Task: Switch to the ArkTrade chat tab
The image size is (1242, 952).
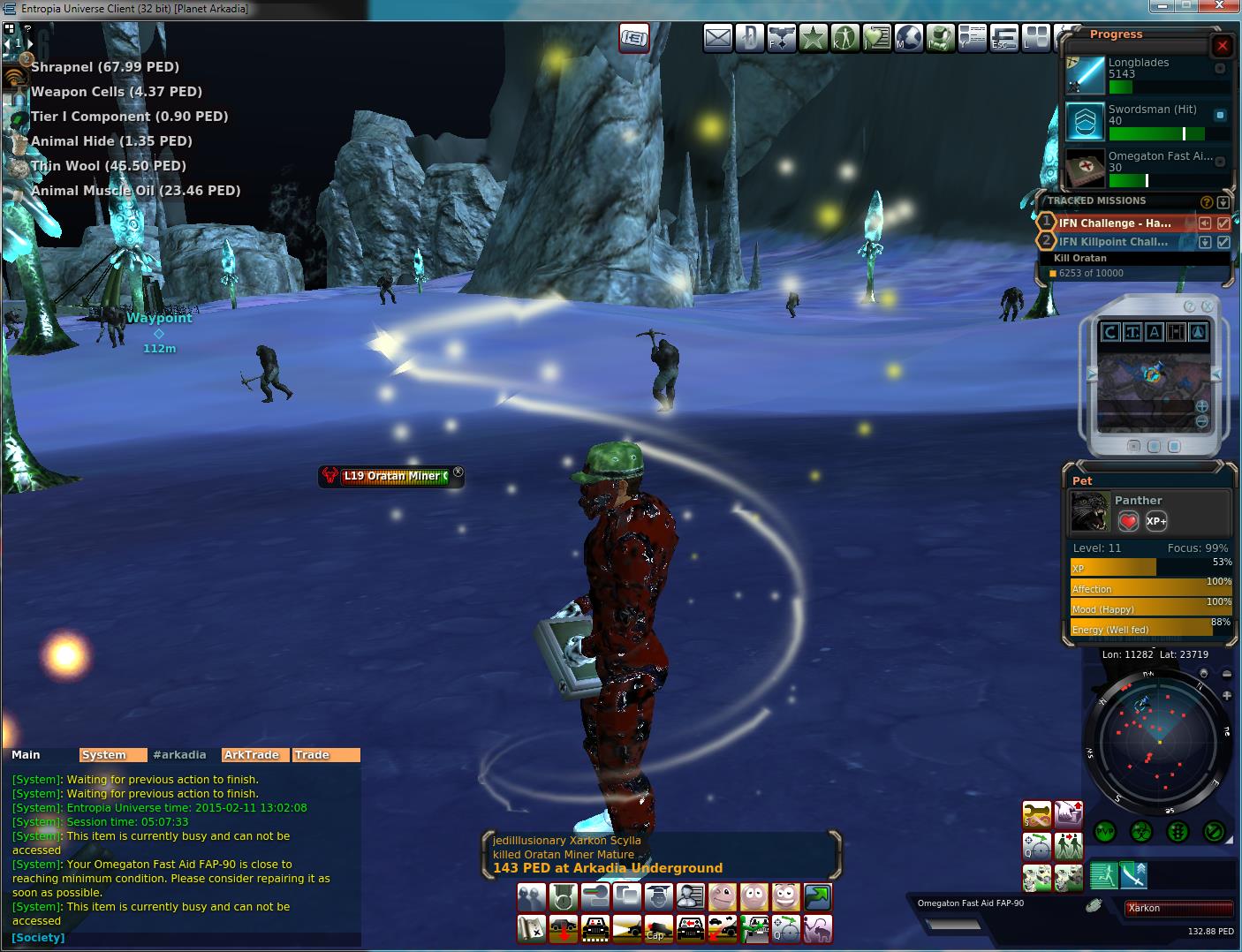Action: point(252,755)
